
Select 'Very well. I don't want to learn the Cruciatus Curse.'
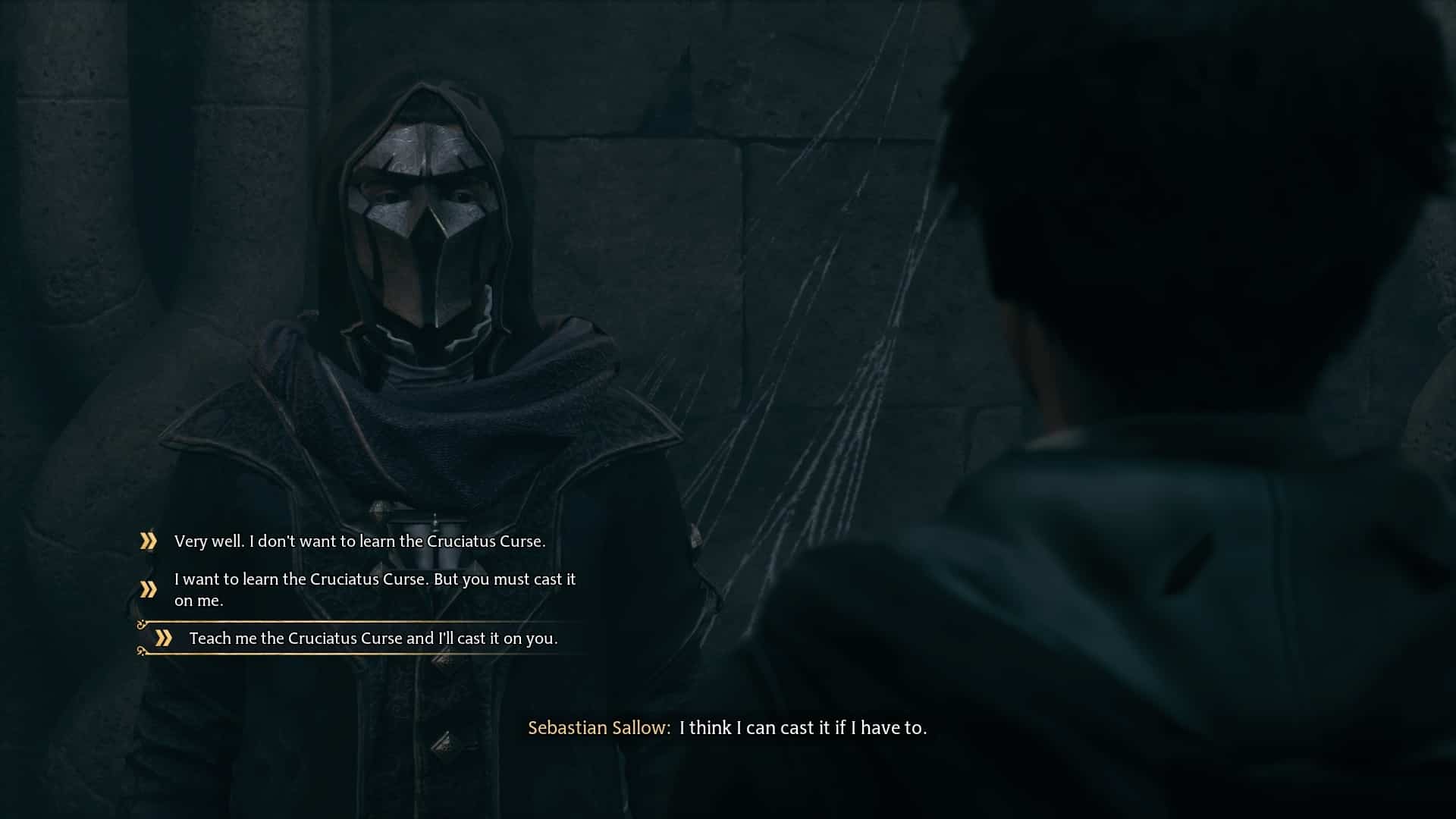360,541
